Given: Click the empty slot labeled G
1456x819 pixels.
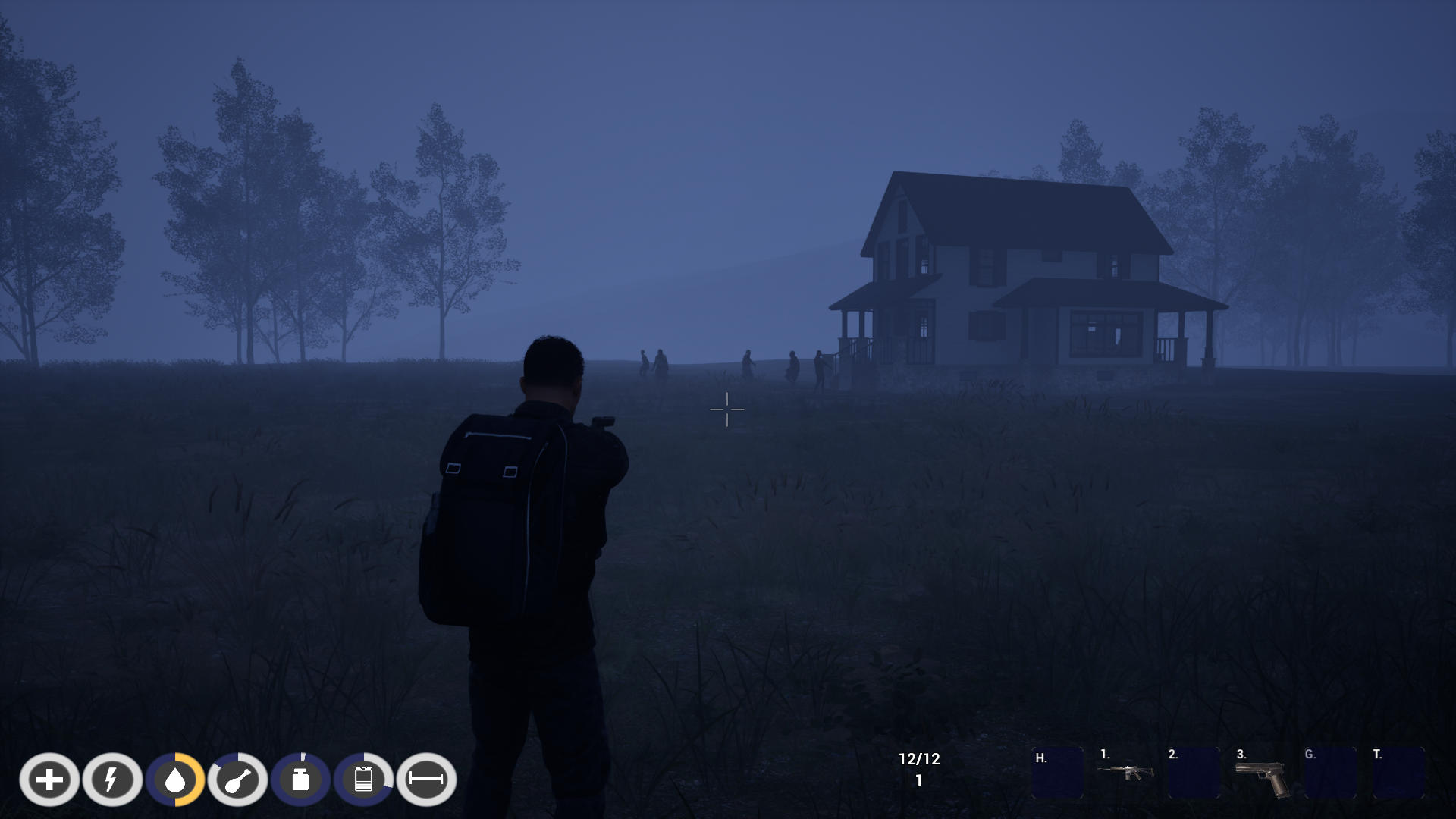Looking at the screenshot, I should pos(1330,773).
